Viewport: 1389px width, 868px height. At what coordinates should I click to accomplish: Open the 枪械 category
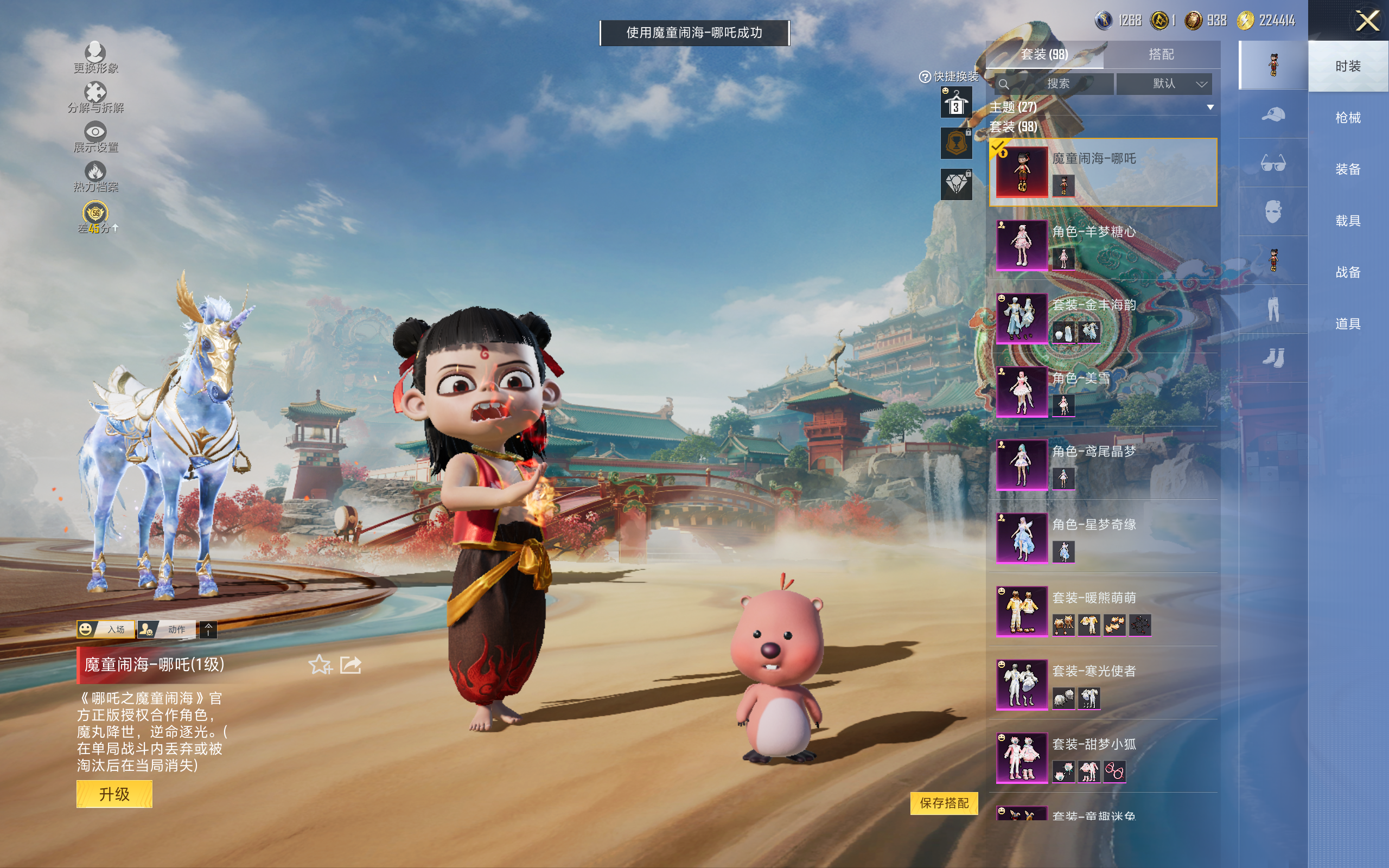[1347, 118]
